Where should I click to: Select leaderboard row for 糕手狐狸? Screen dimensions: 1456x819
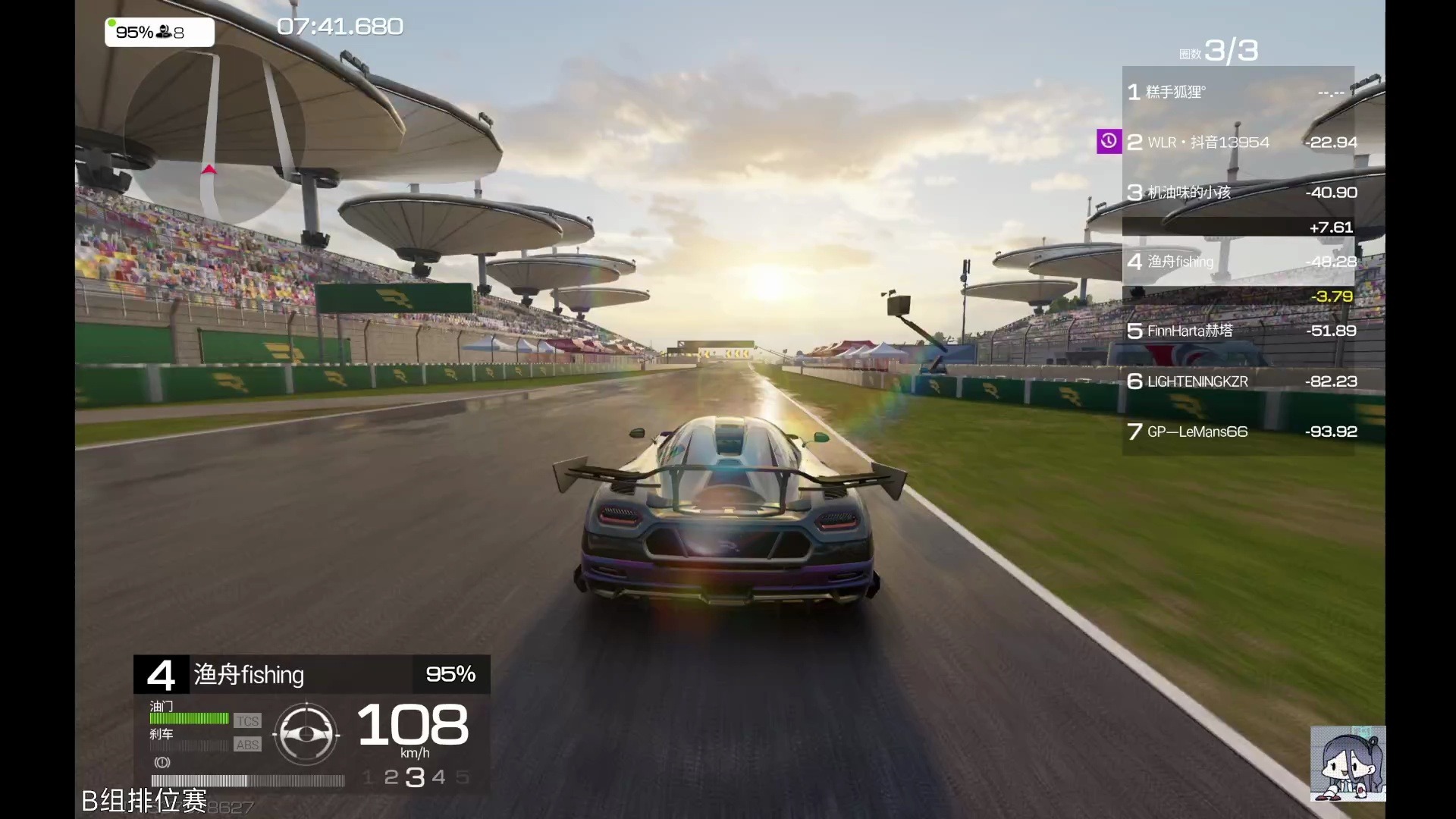pyautogui.click(x=1238, y=93)
